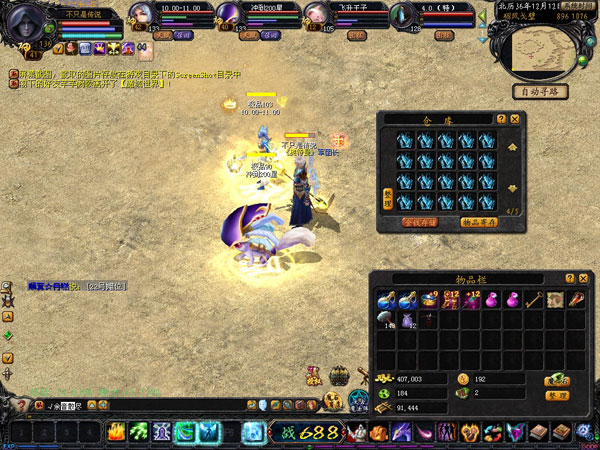Screen dimensions: 600x450
Task: Close the inventory (物品栏) window
Action: coord(583,278)
